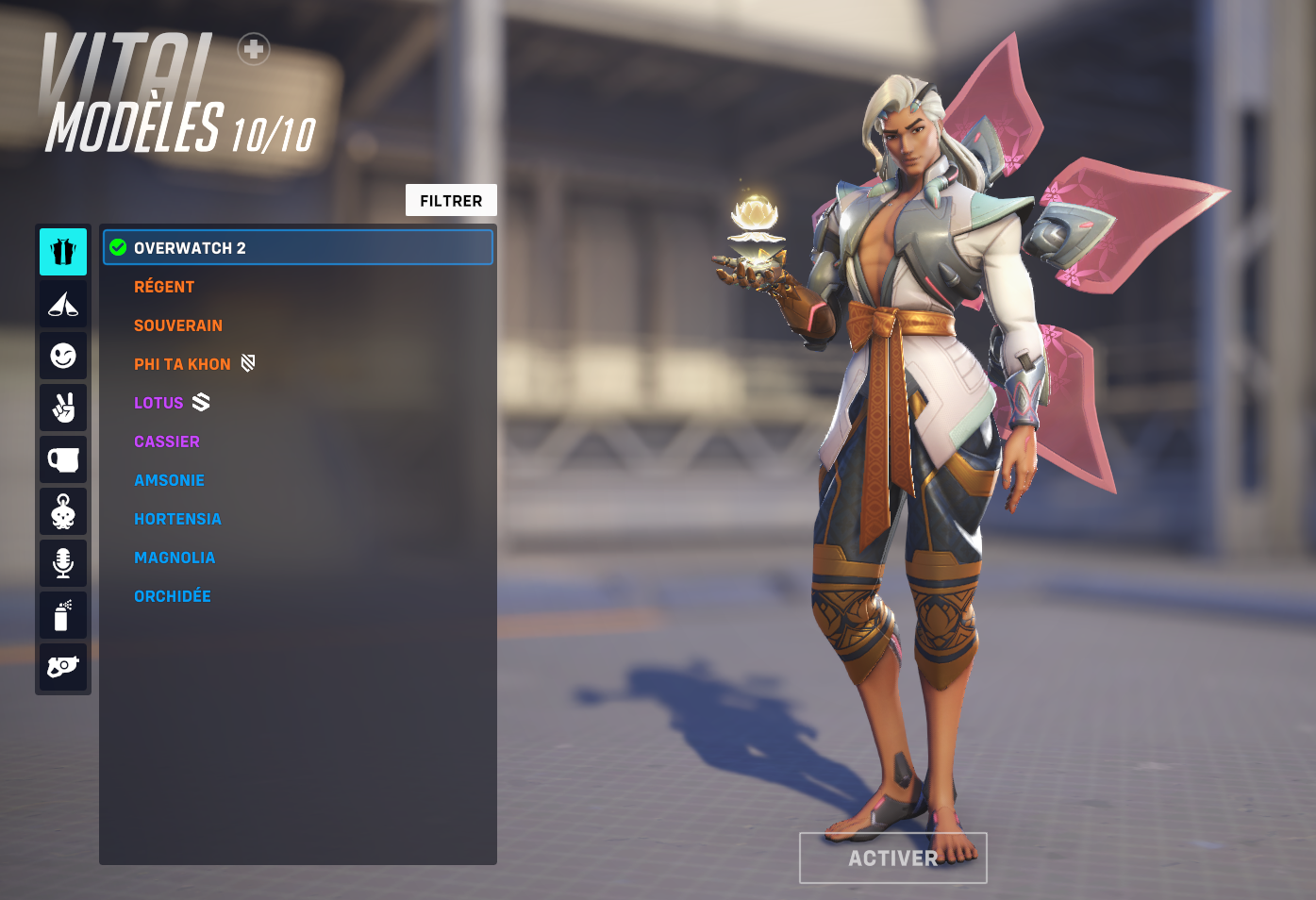This screenshot has width=1316, height=900.
Task: Open the Victory Poses category
Action: 62,407
